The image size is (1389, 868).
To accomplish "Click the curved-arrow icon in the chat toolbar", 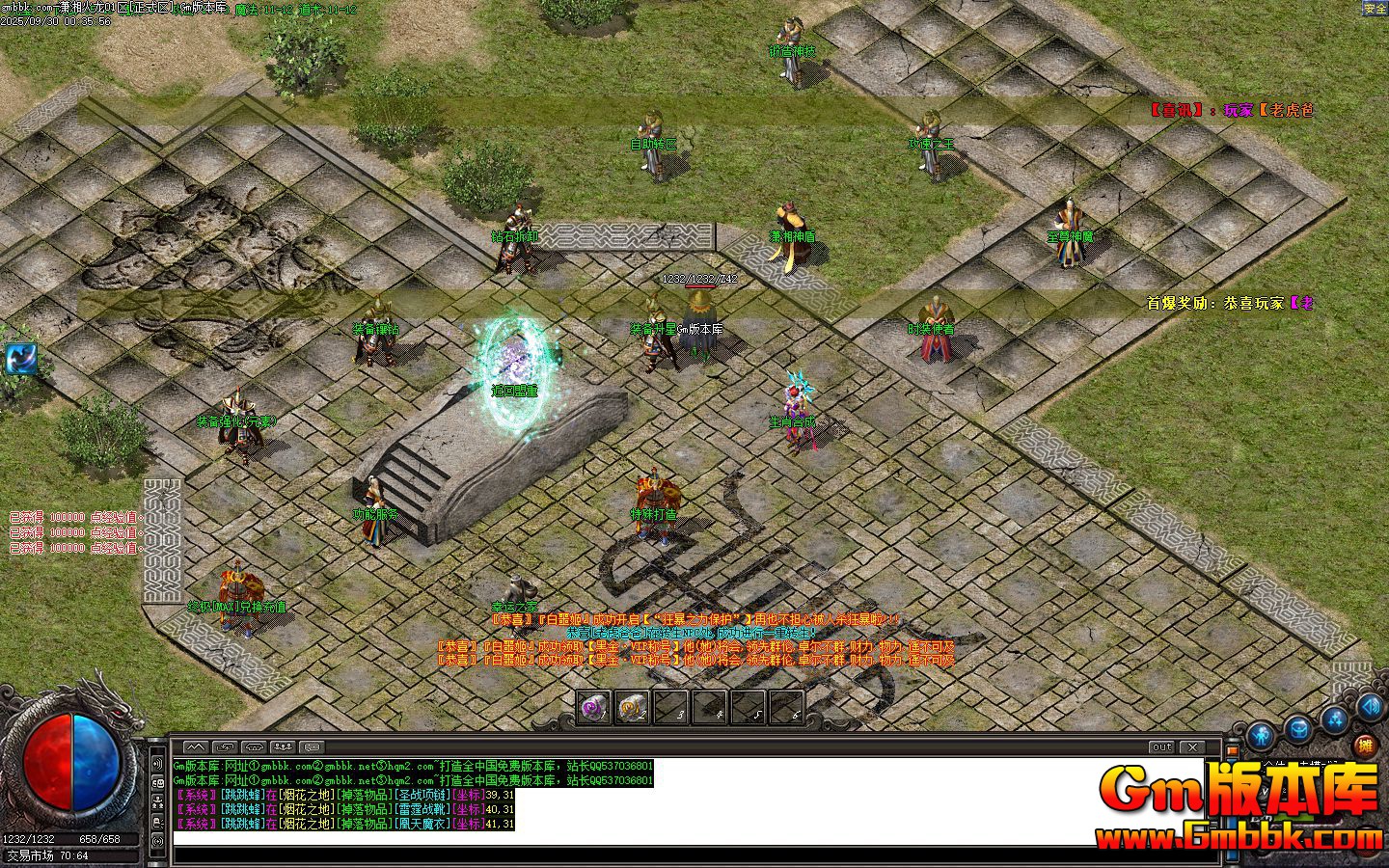I will [x=225, y=746].
